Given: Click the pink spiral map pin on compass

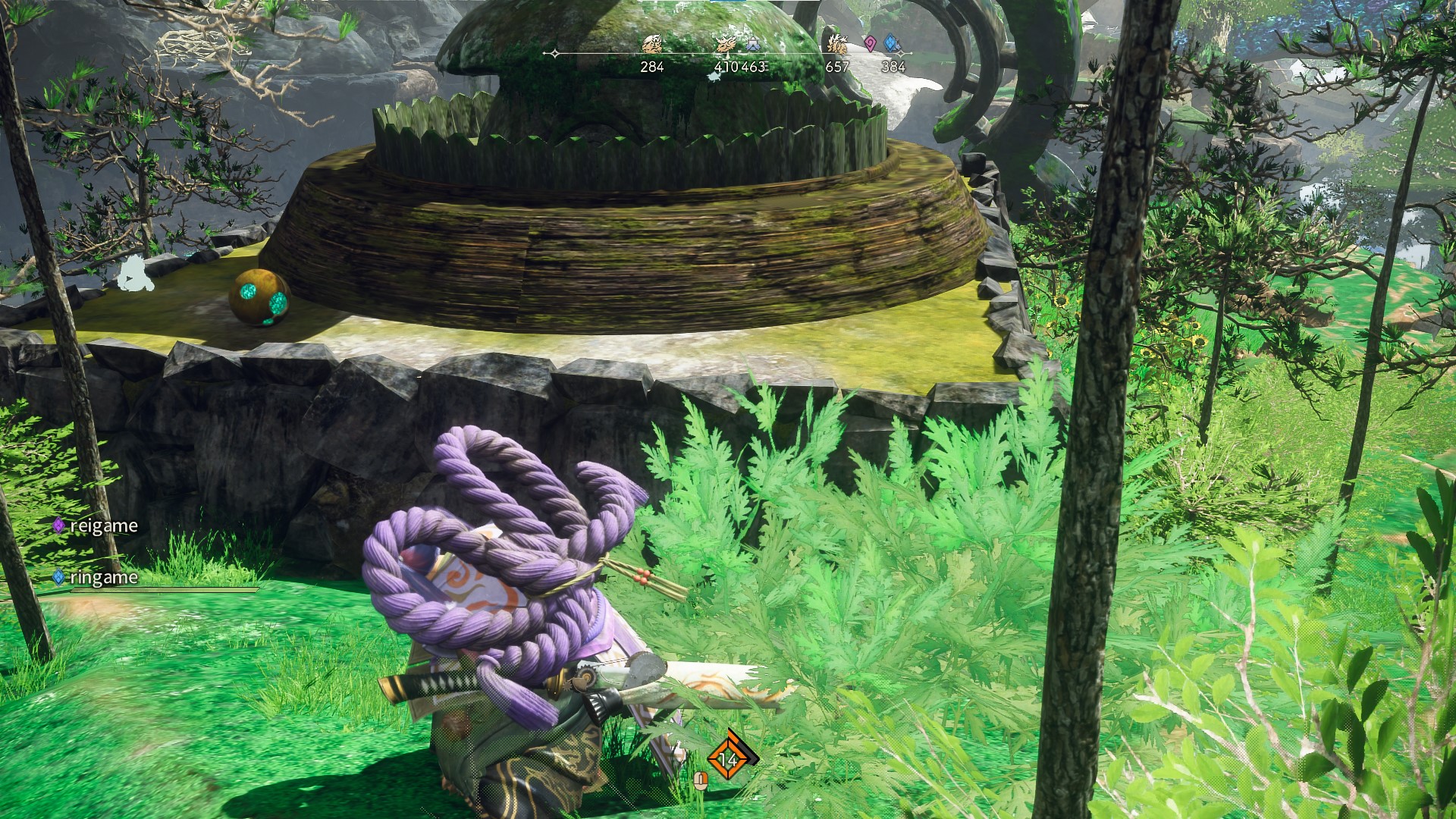Looking at the screenshot, I should tap(870, 44).
